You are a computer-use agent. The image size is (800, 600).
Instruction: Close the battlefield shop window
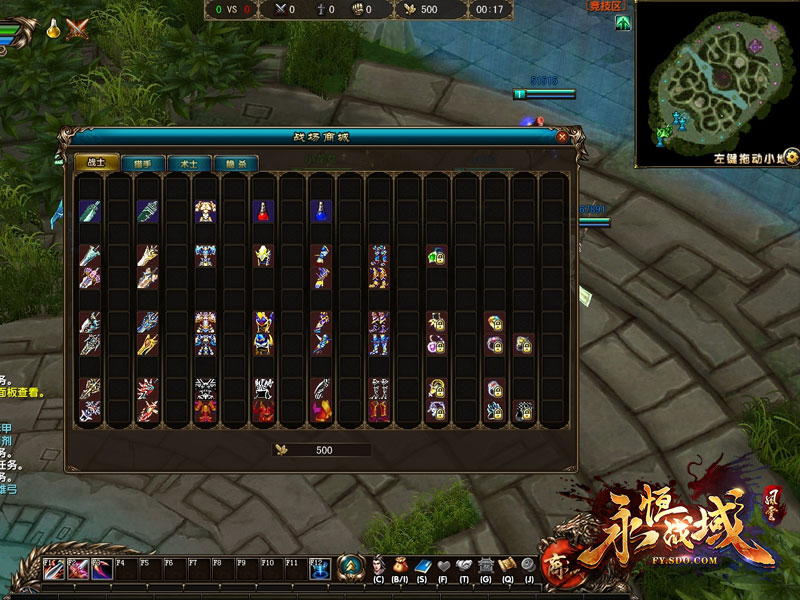tap(562, 137)
